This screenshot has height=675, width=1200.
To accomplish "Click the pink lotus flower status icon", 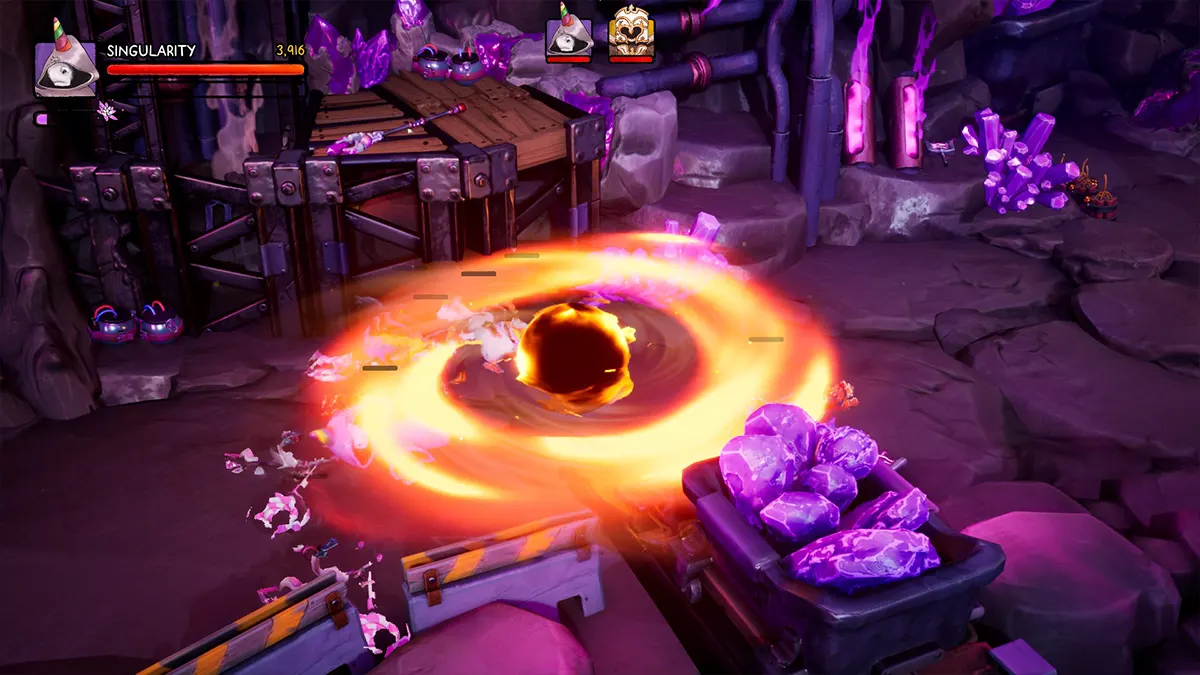I will [107, 110].
